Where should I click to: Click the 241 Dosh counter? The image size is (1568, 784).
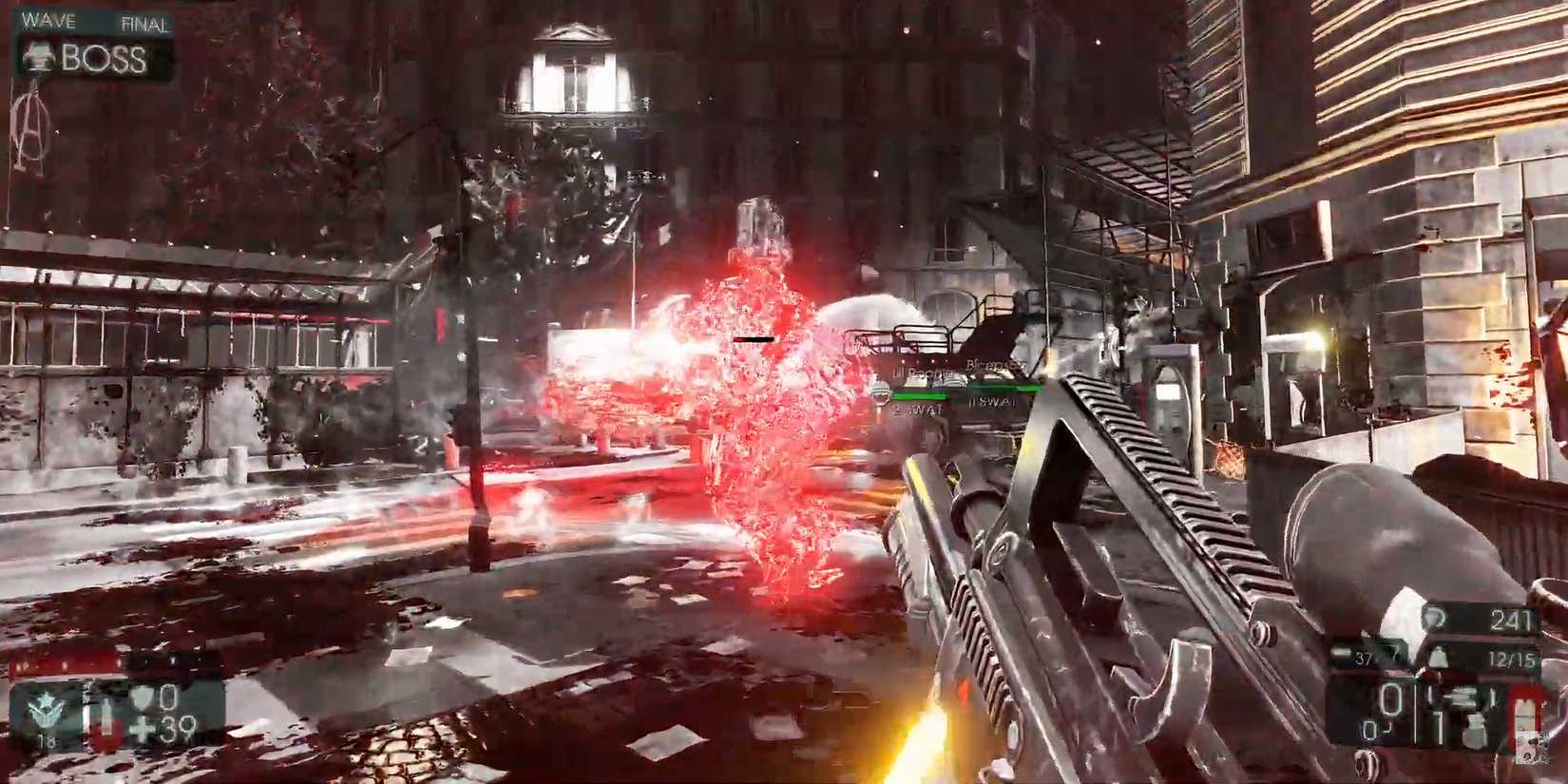[1514, 619]
